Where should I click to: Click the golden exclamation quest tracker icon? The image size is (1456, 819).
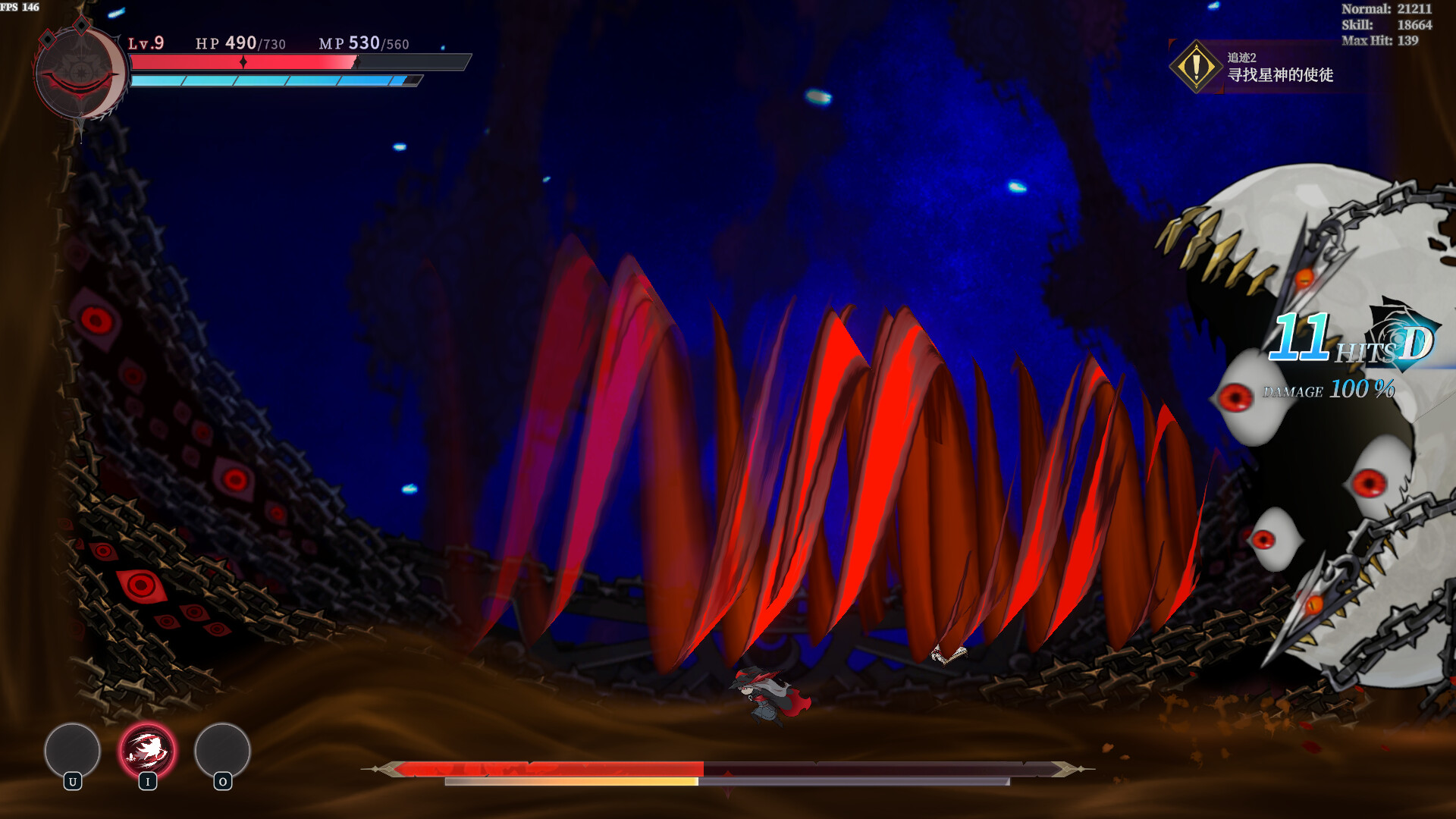click(1197, 68)
